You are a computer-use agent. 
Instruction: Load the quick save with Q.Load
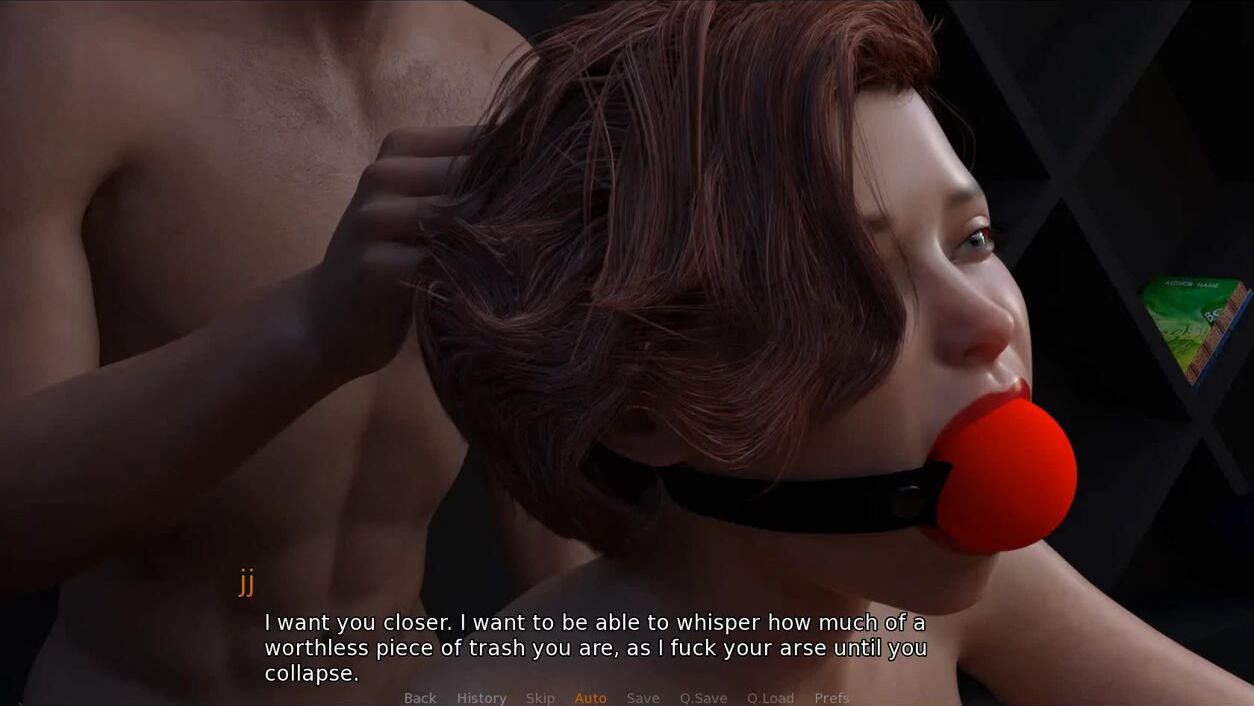tap(770, 698)
